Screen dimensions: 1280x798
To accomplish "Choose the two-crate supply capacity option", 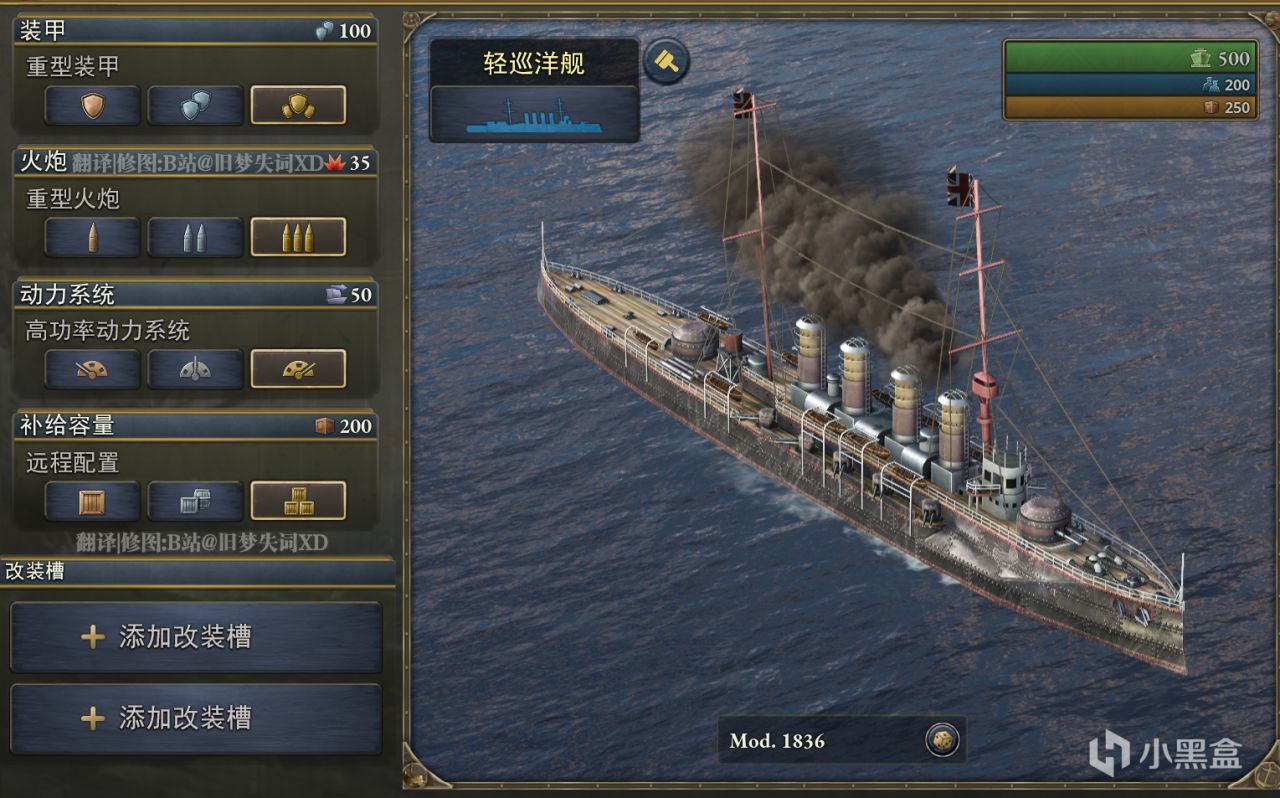I will [195, 501].
